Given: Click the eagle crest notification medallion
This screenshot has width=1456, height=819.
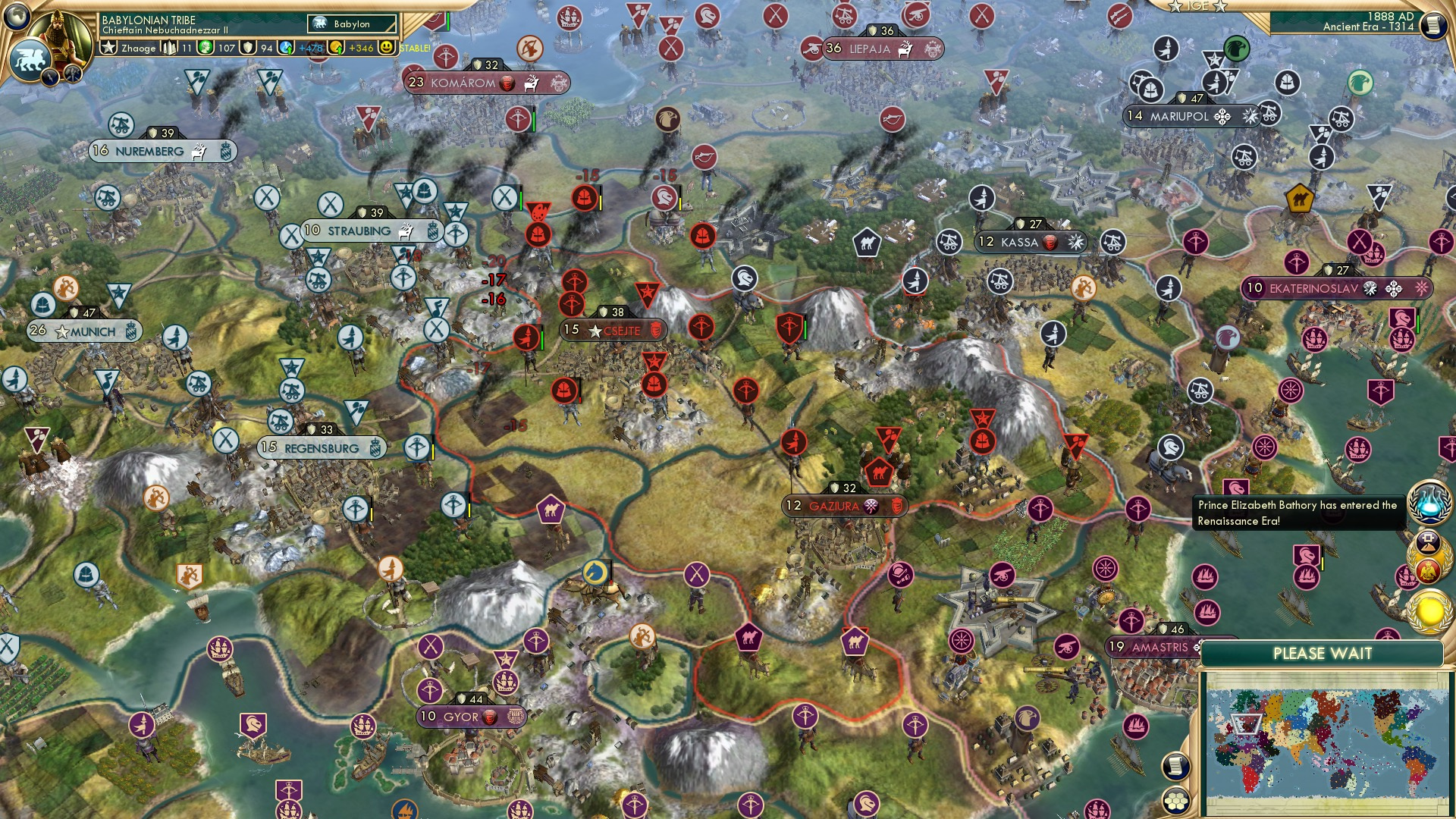Looking at the screenshot, I should [1427, 570].
